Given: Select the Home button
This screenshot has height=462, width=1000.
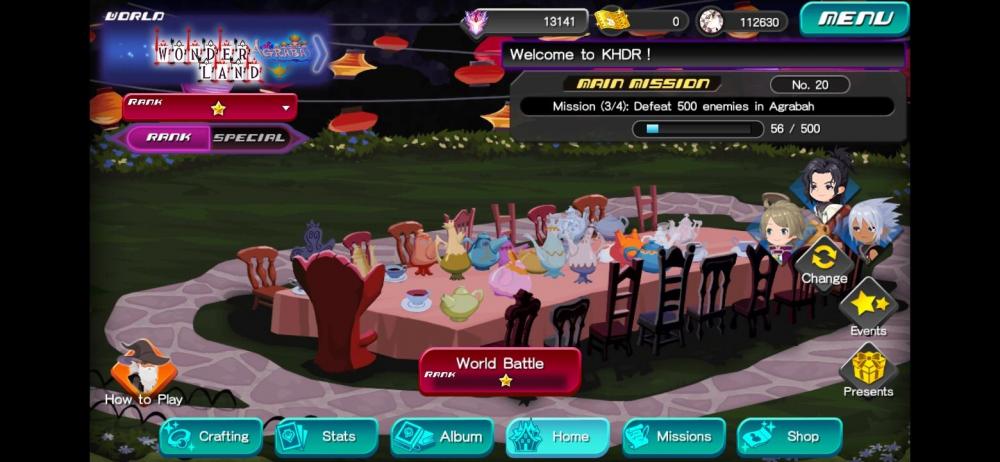Looking at the screenshot, I should tap(558, 437).
